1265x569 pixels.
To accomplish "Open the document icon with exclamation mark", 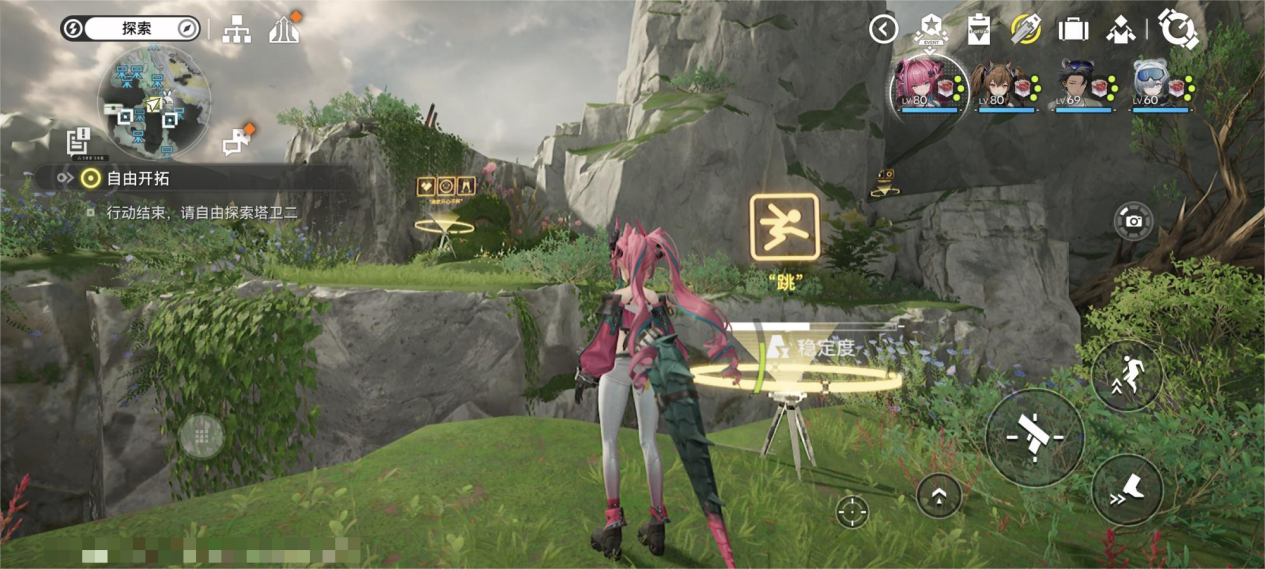I will click(x=79, y=143).
